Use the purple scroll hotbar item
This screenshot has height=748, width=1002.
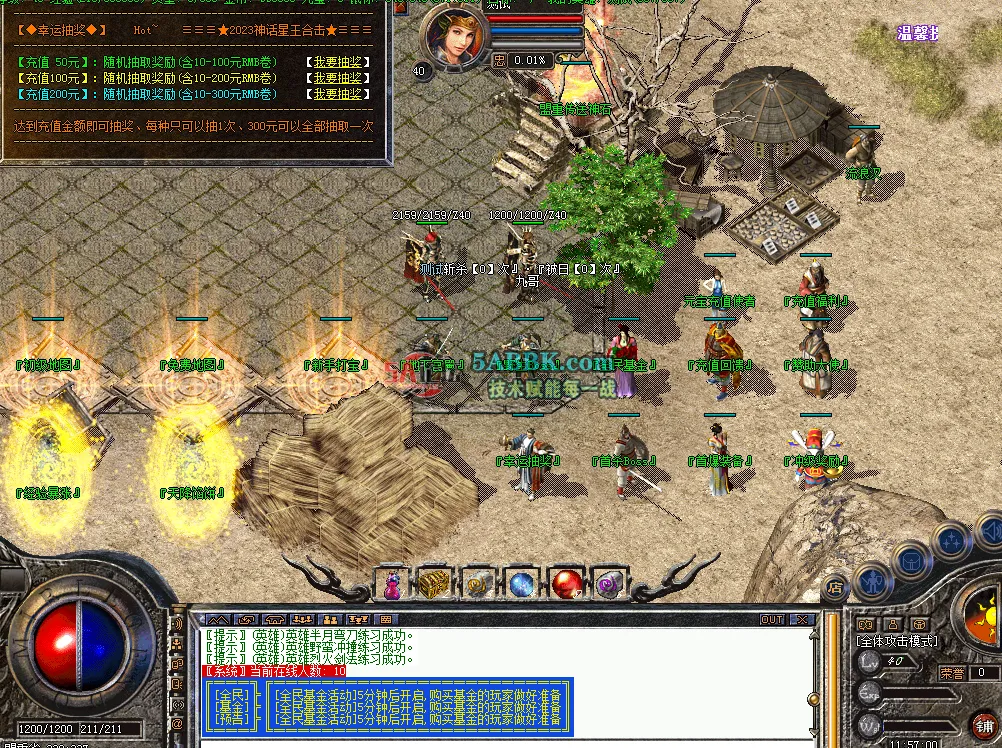coord(609,583)
